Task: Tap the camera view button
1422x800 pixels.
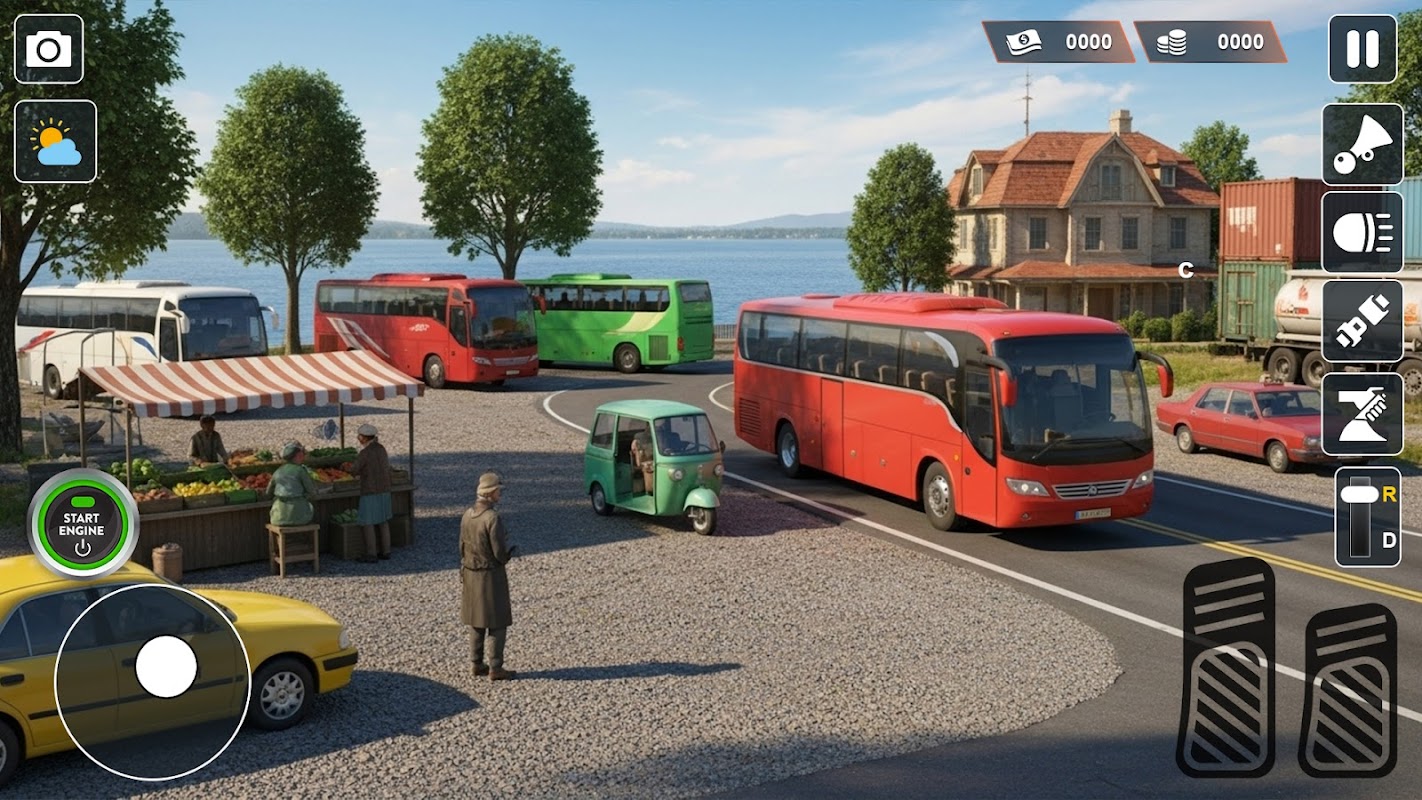Action: 49,49
